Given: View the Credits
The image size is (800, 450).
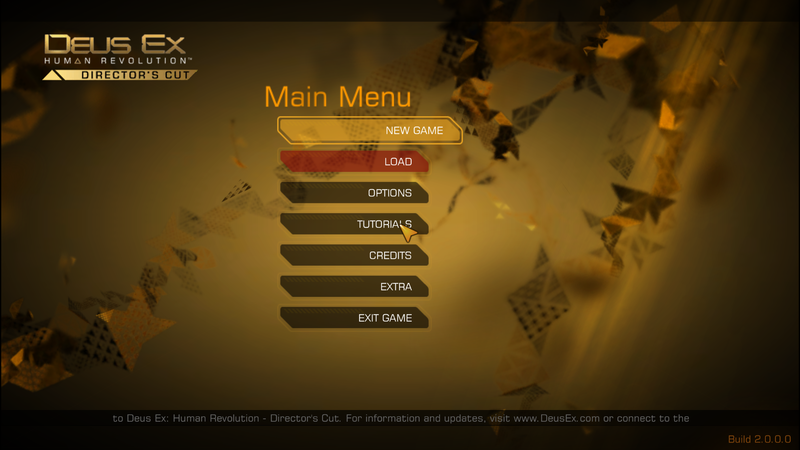Looking at the screenshot, I should click(x=355, y=256).
